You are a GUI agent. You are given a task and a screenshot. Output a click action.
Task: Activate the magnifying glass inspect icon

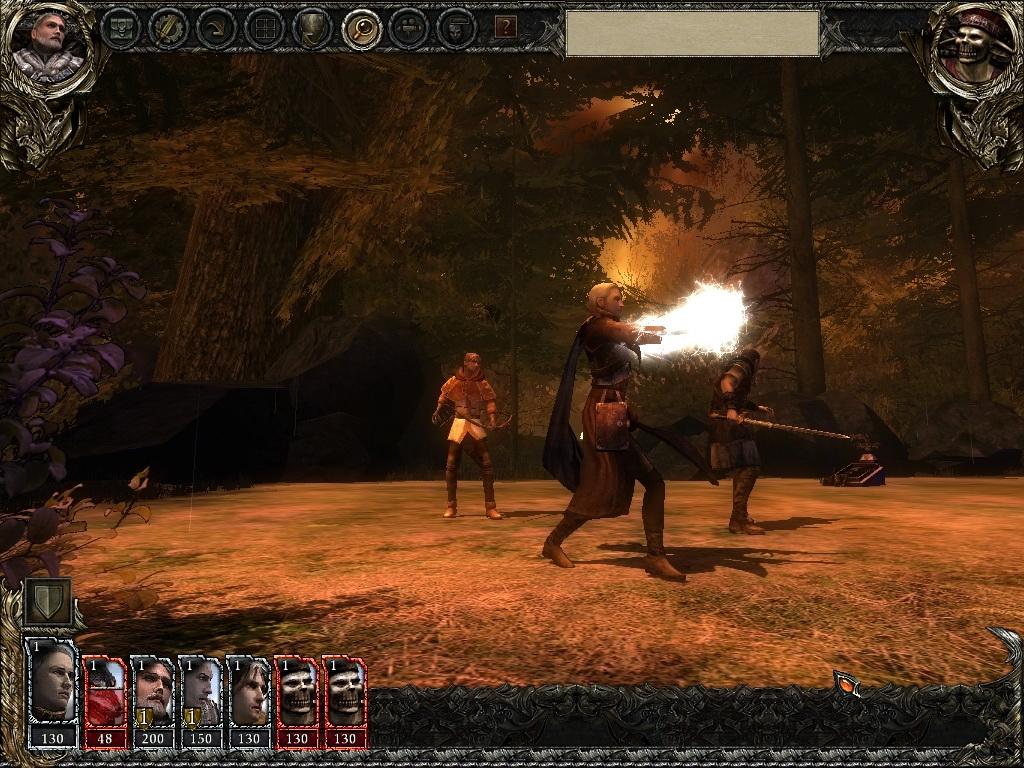click(x=361, y=28)
